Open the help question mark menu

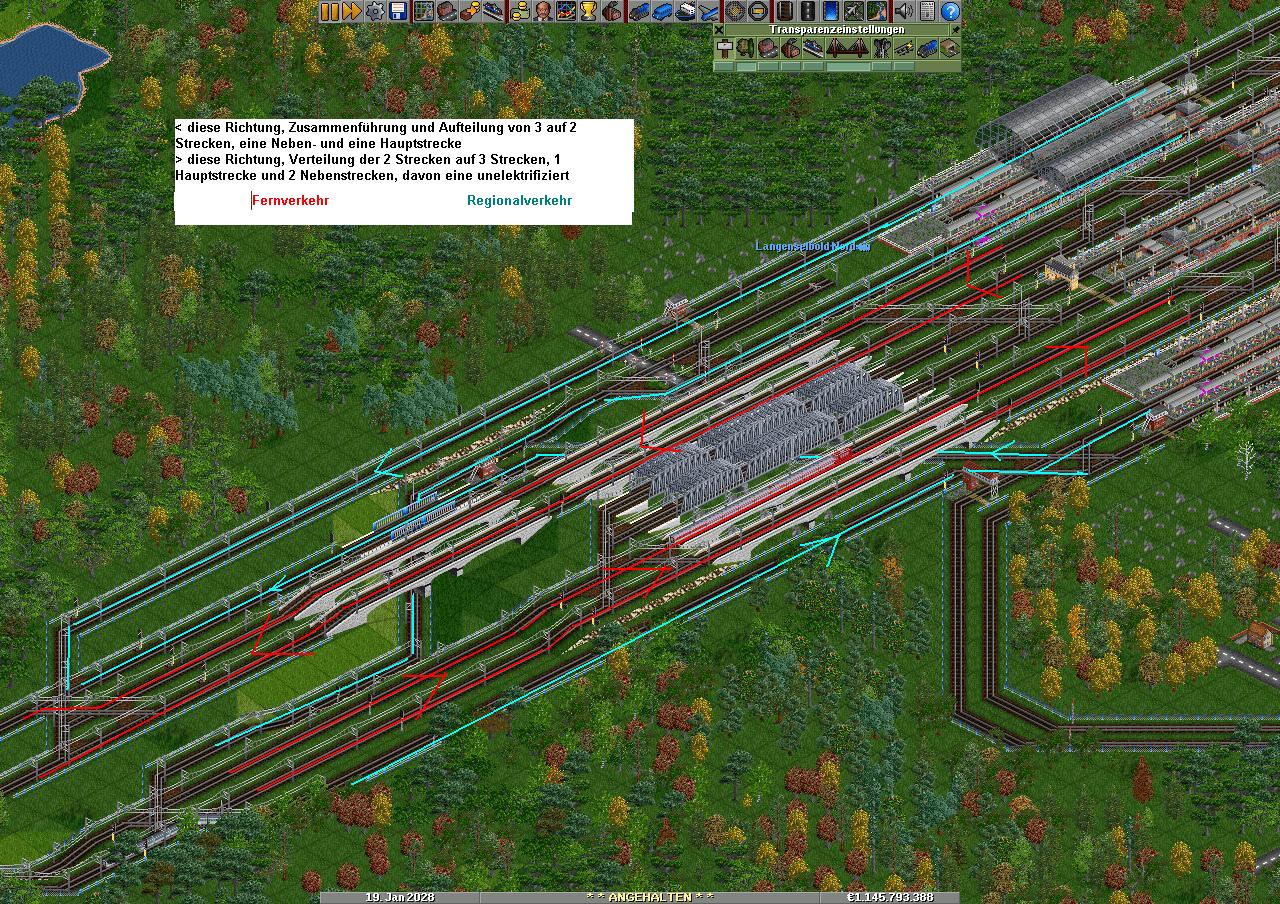point(950,11)
